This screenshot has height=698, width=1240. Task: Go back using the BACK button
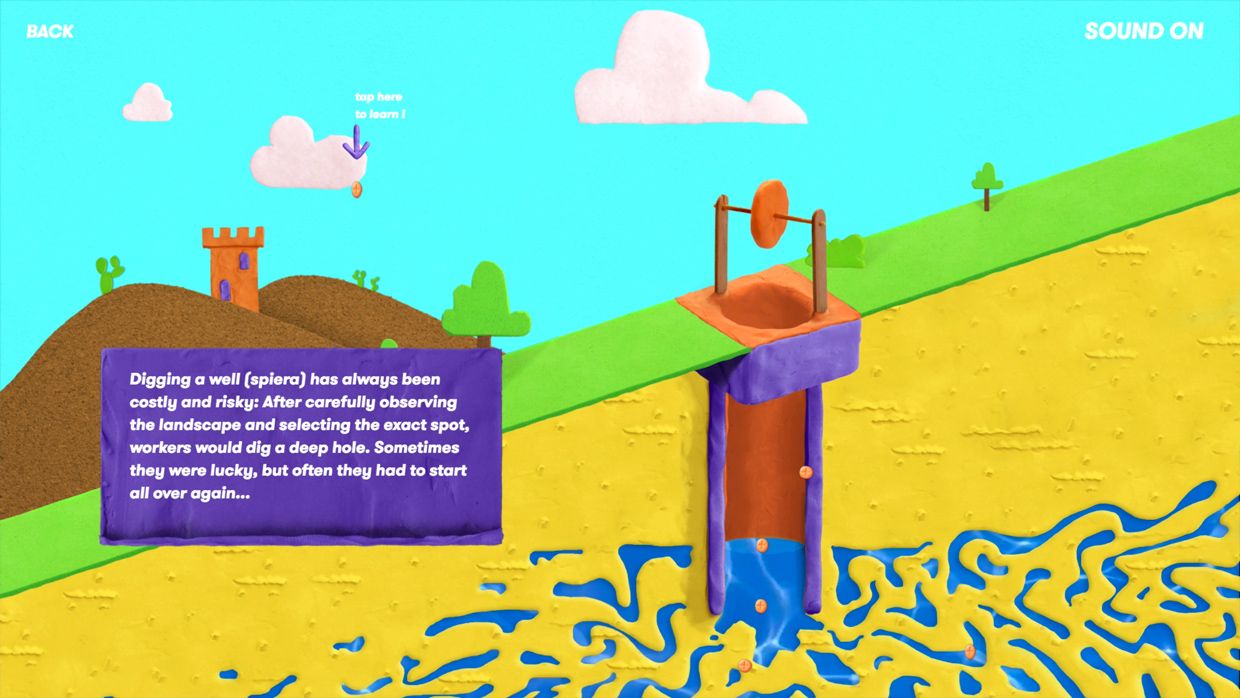click(x=50, y=31)
